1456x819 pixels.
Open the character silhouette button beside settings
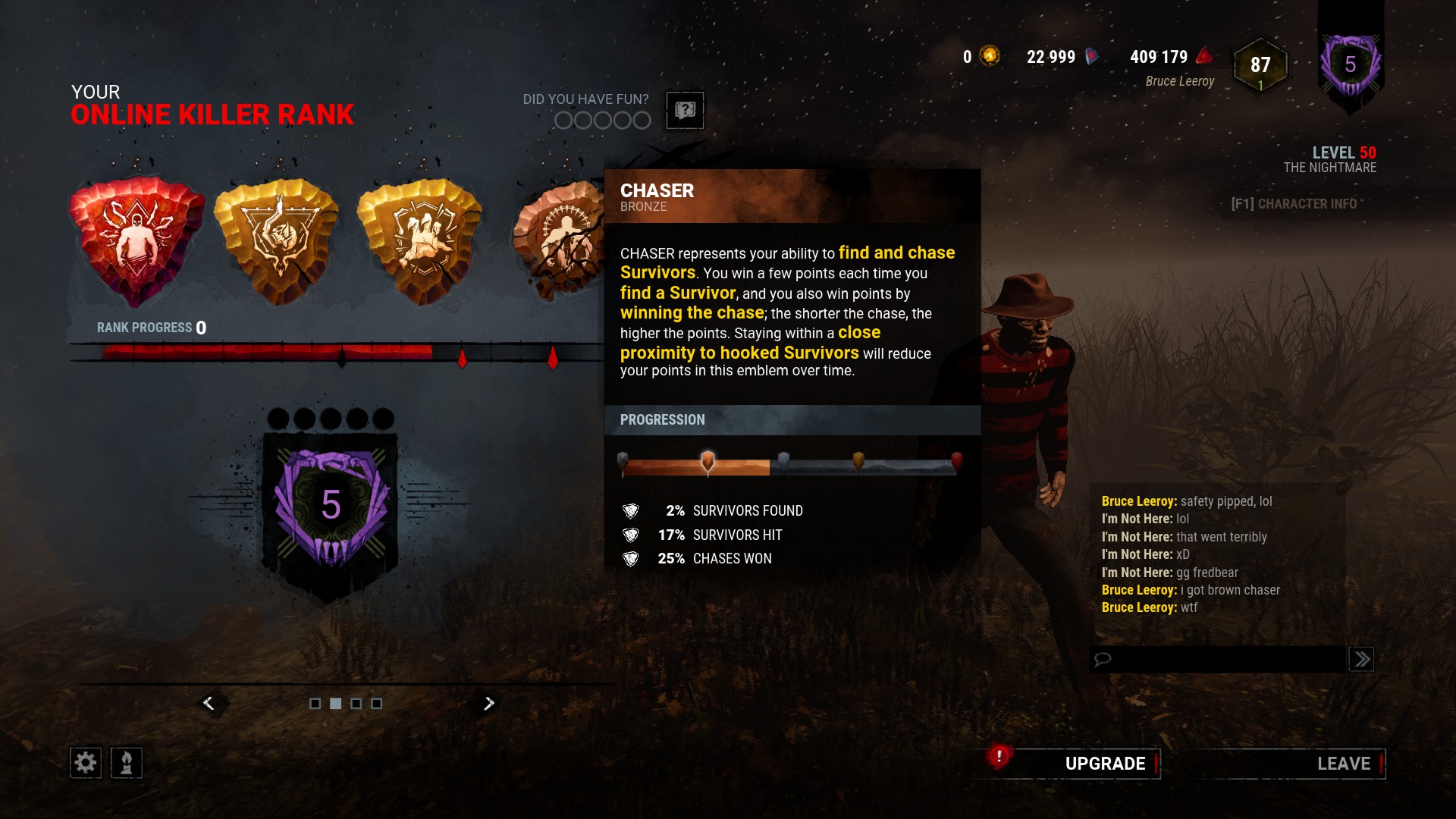pos(127,763)
